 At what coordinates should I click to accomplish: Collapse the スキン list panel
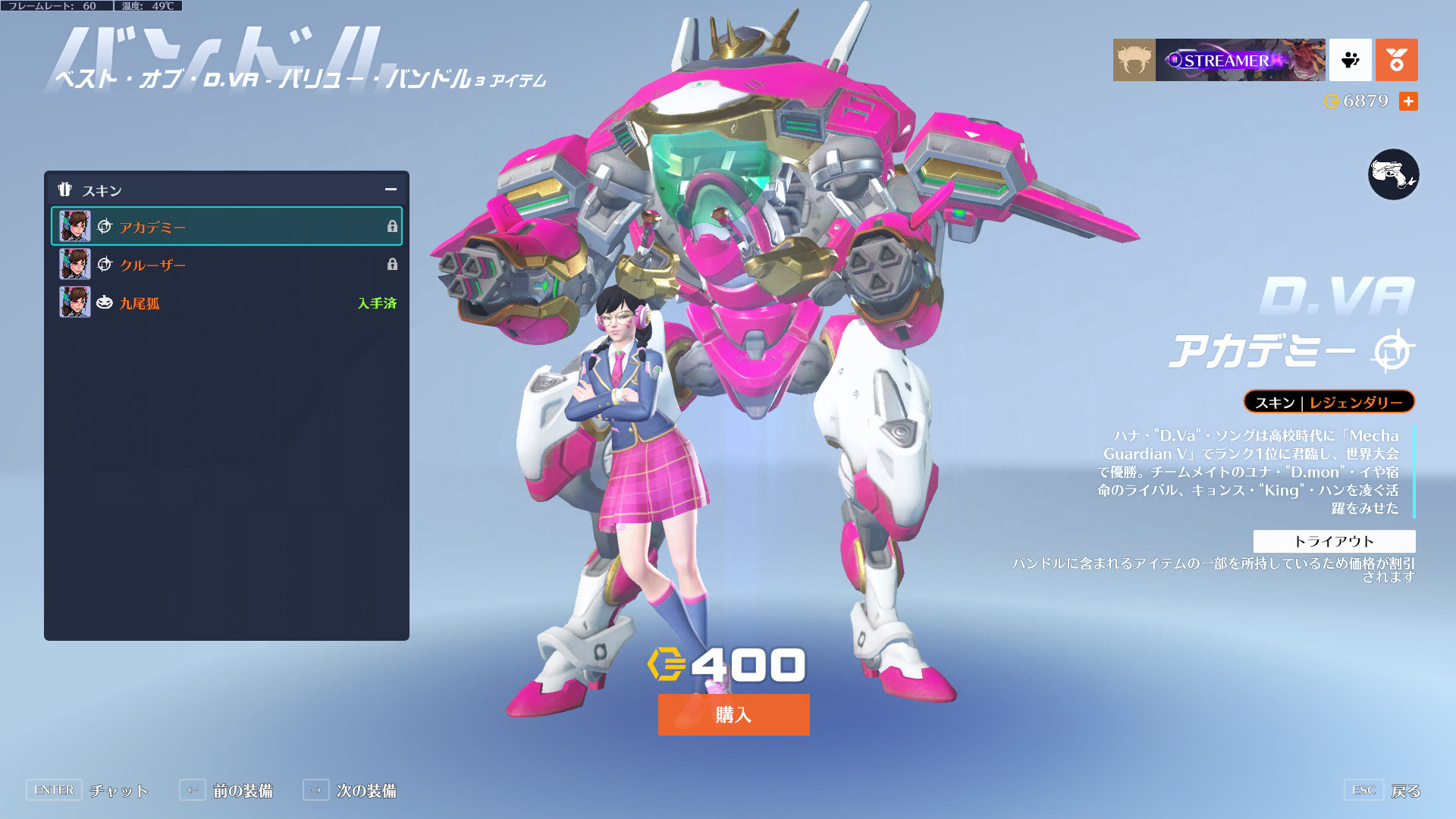(391, 190)
